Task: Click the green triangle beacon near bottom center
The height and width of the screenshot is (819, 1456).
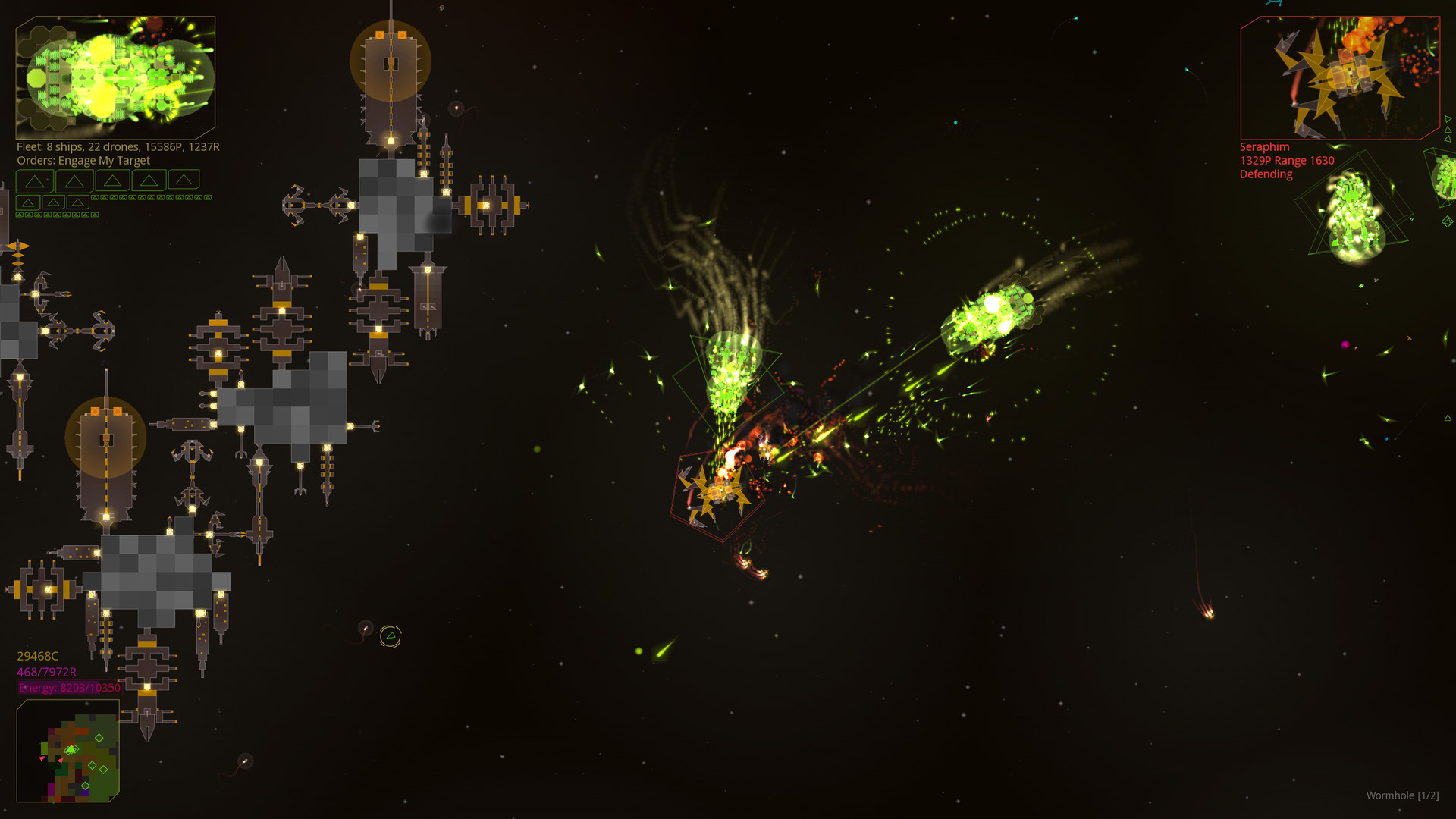Action: pos(391,634)
